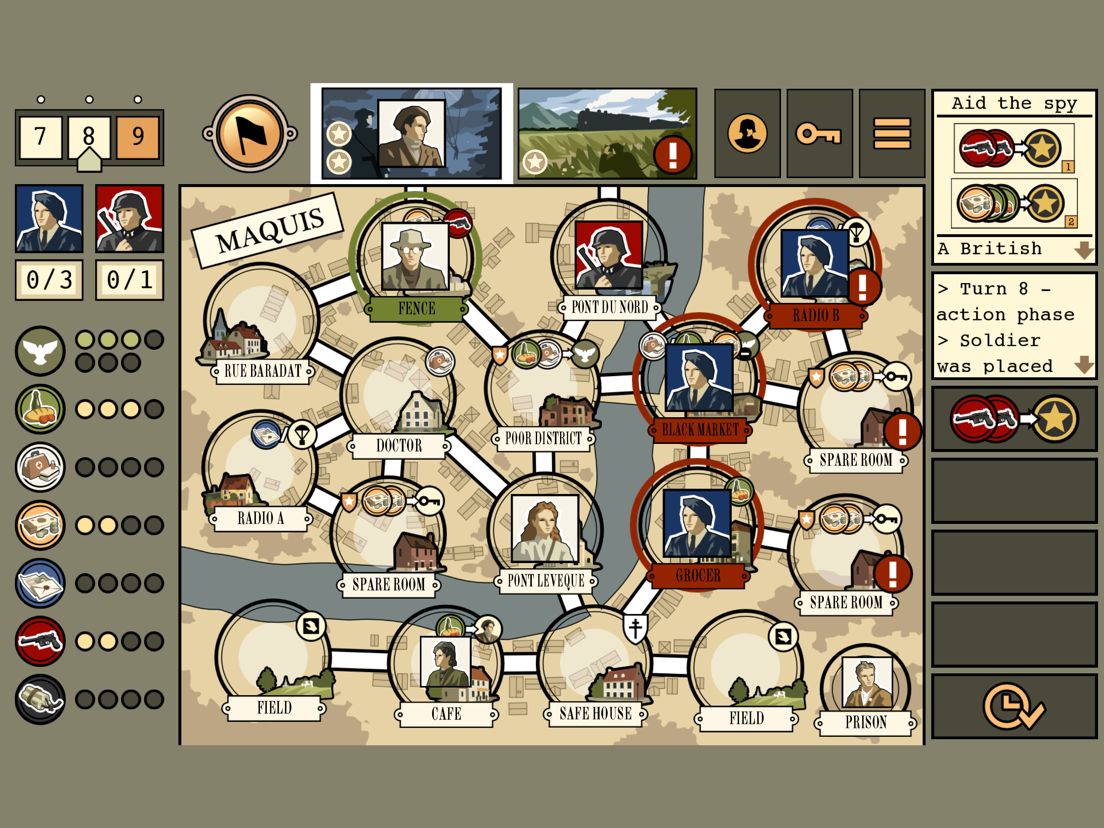This screenshot has height=828, width=1104.
Task: Select the train field mission card
Action: (607, 134)
